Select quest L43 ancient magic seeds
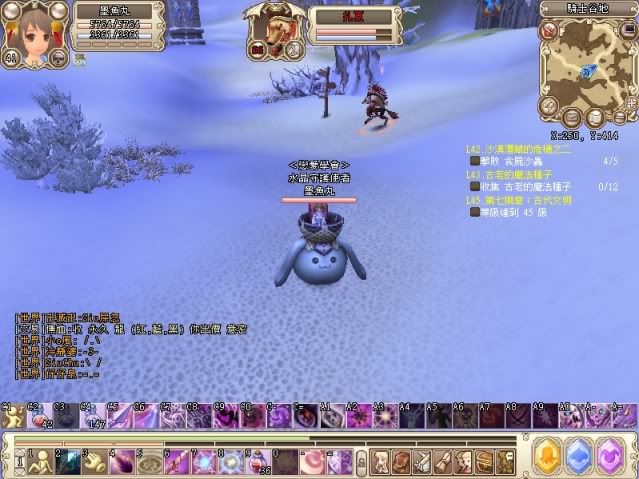This screenshot has width=639, height=479. (x=520, y=174)
